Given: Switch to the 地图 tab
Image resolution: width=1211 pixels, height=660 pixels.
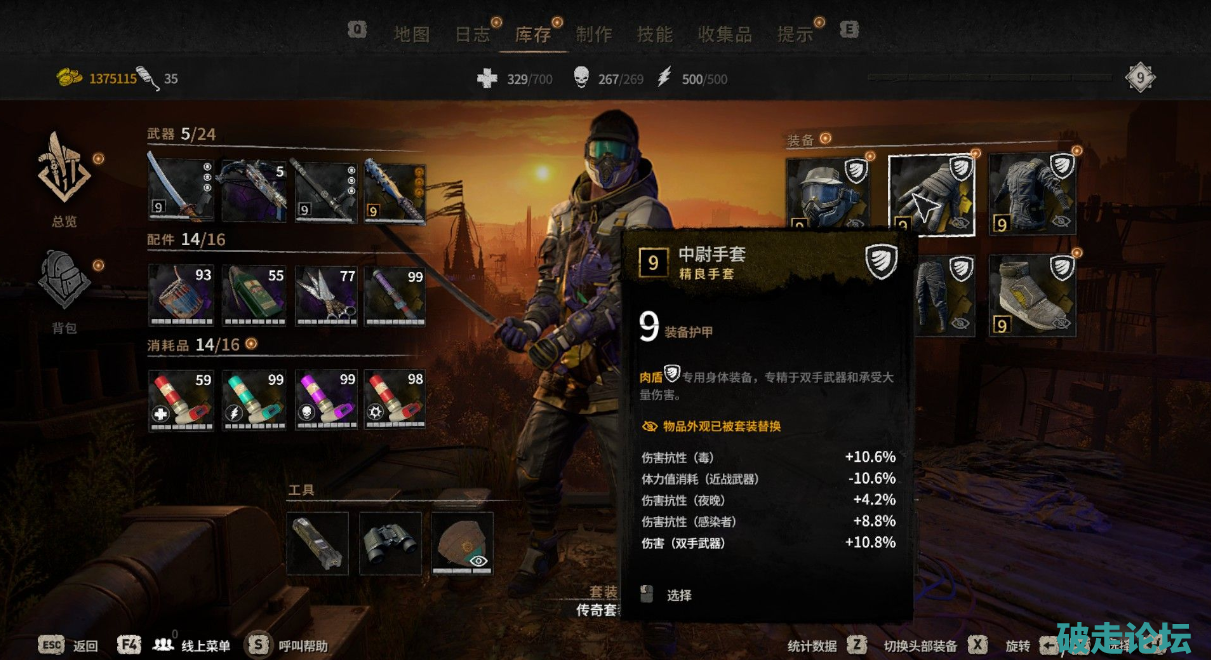Looking at the screenshot, I should click(x=411, y=34).
